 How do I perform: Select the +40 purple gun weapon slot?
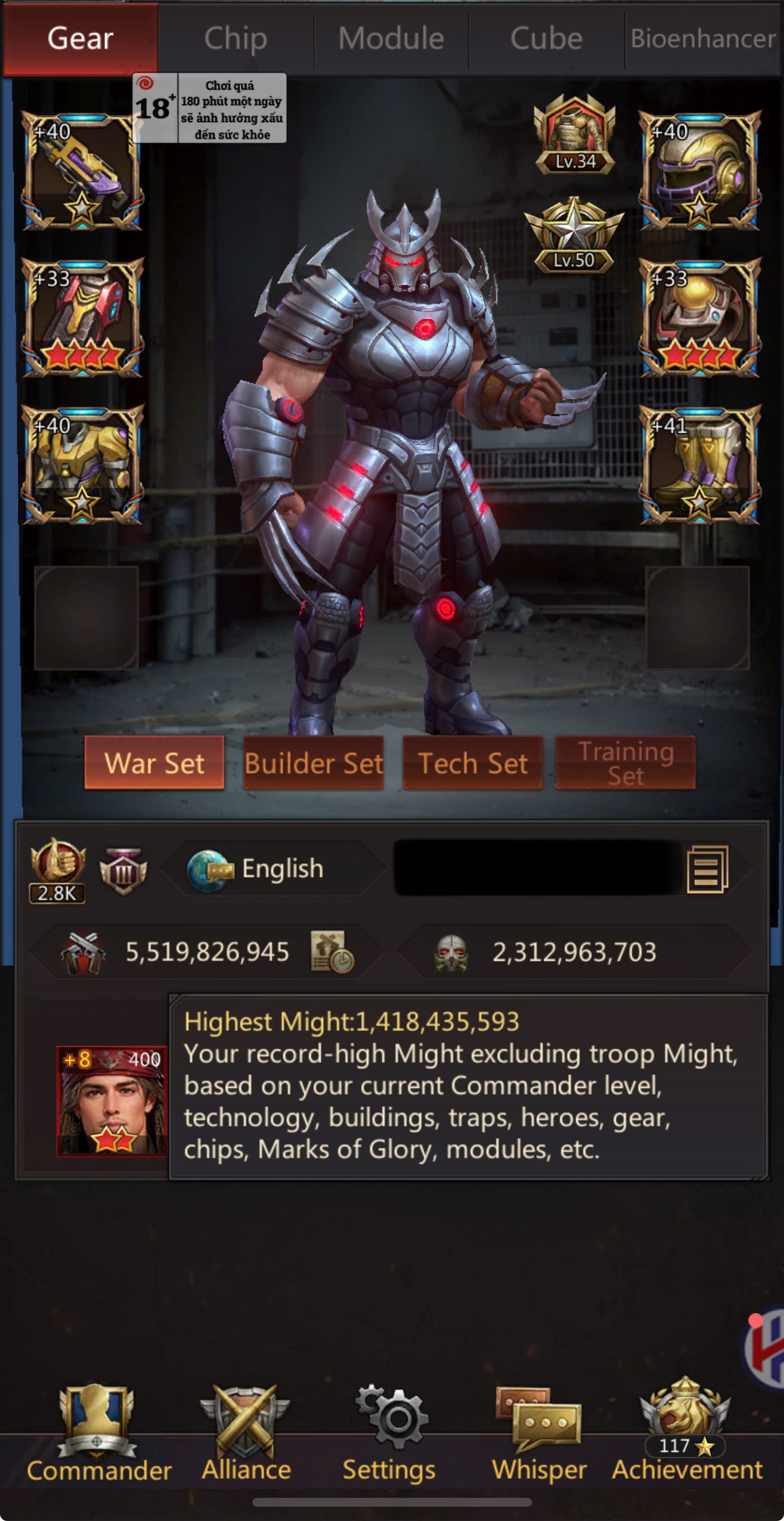82,171
